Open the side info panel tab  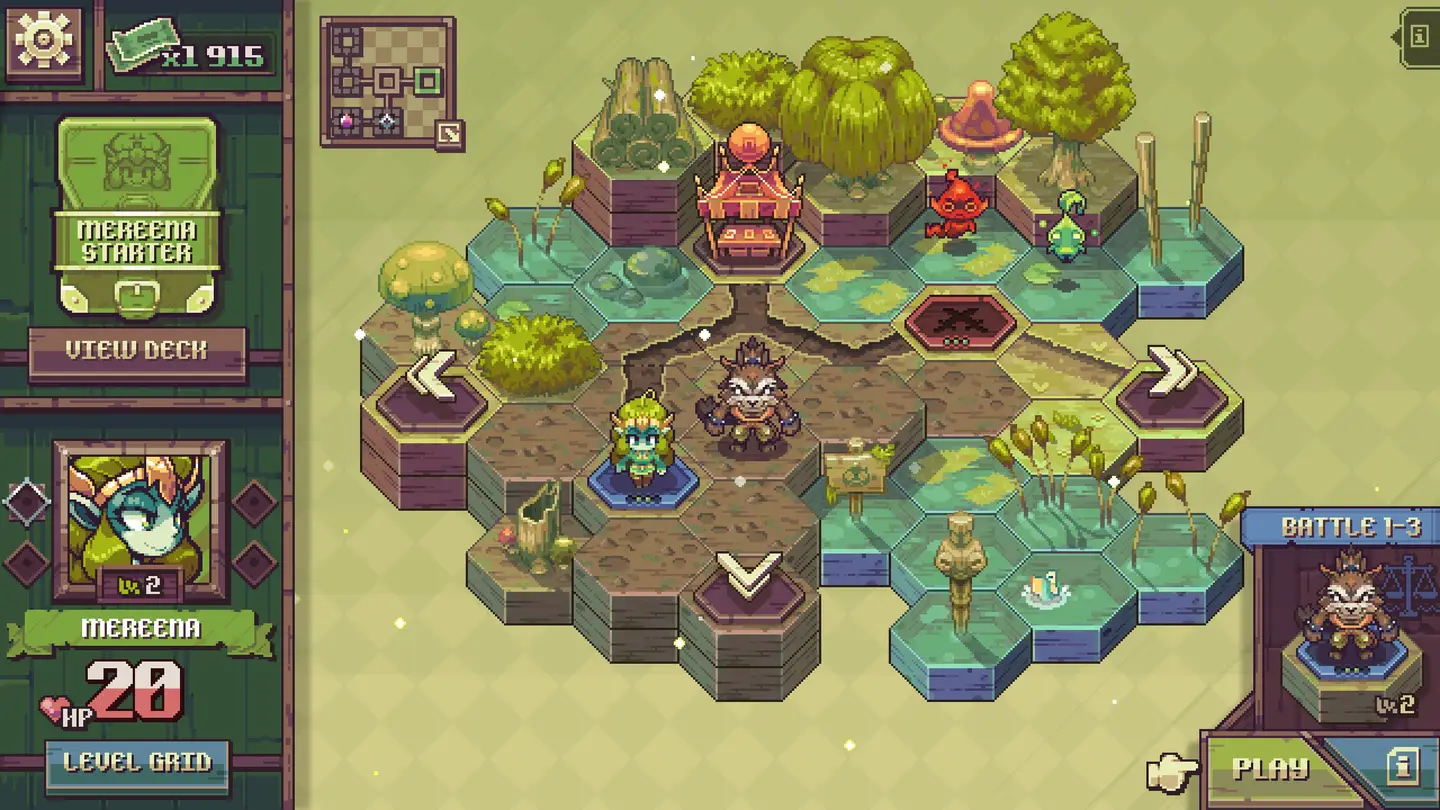(x=1419, y=37)
